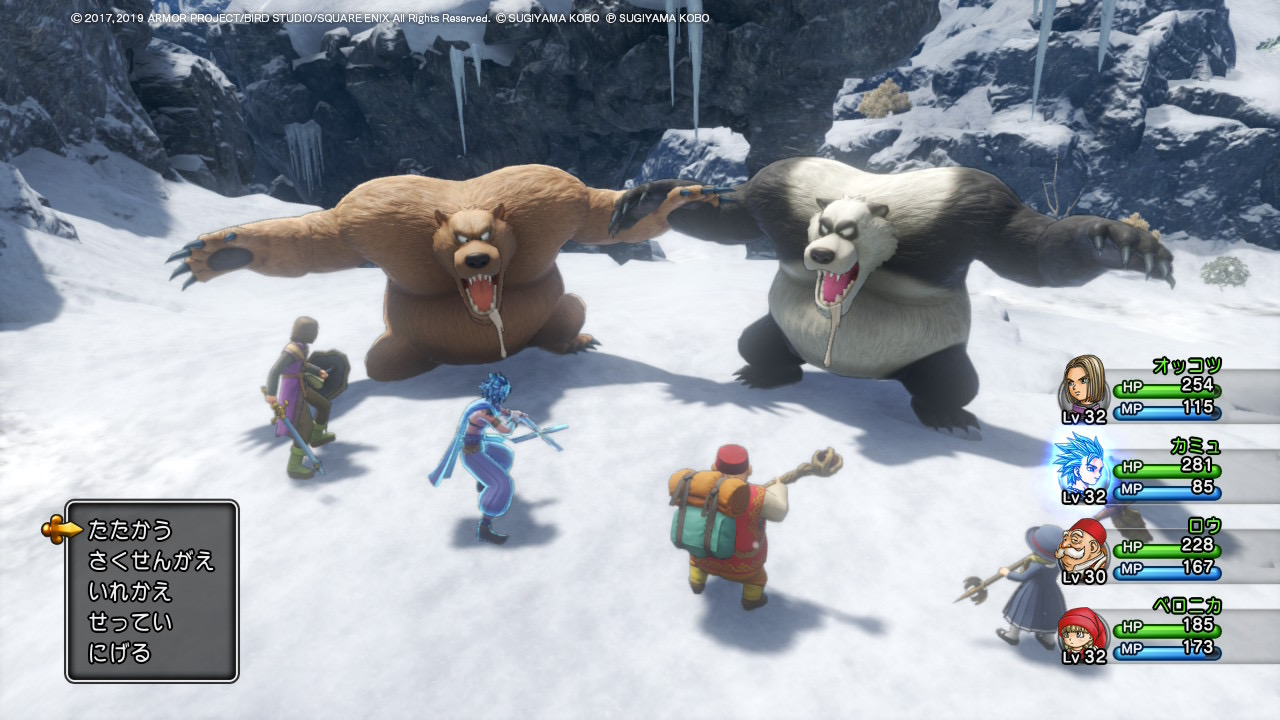Open the いれかえ party swap option
The image size is (1280, 720).
click(x=130, y=591)
